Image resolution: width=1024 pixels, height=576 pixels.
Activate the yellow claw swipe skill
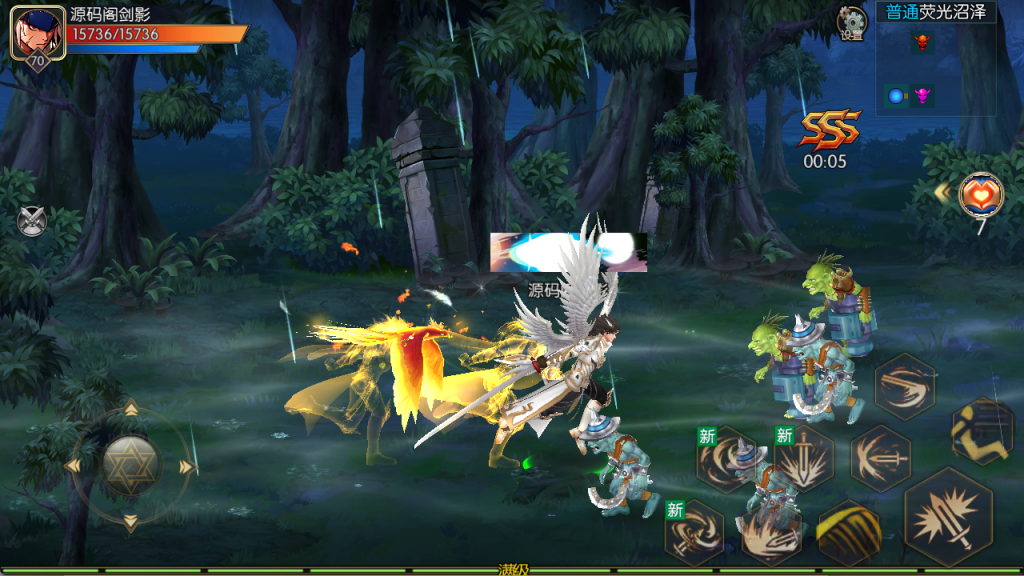[849, 532]
